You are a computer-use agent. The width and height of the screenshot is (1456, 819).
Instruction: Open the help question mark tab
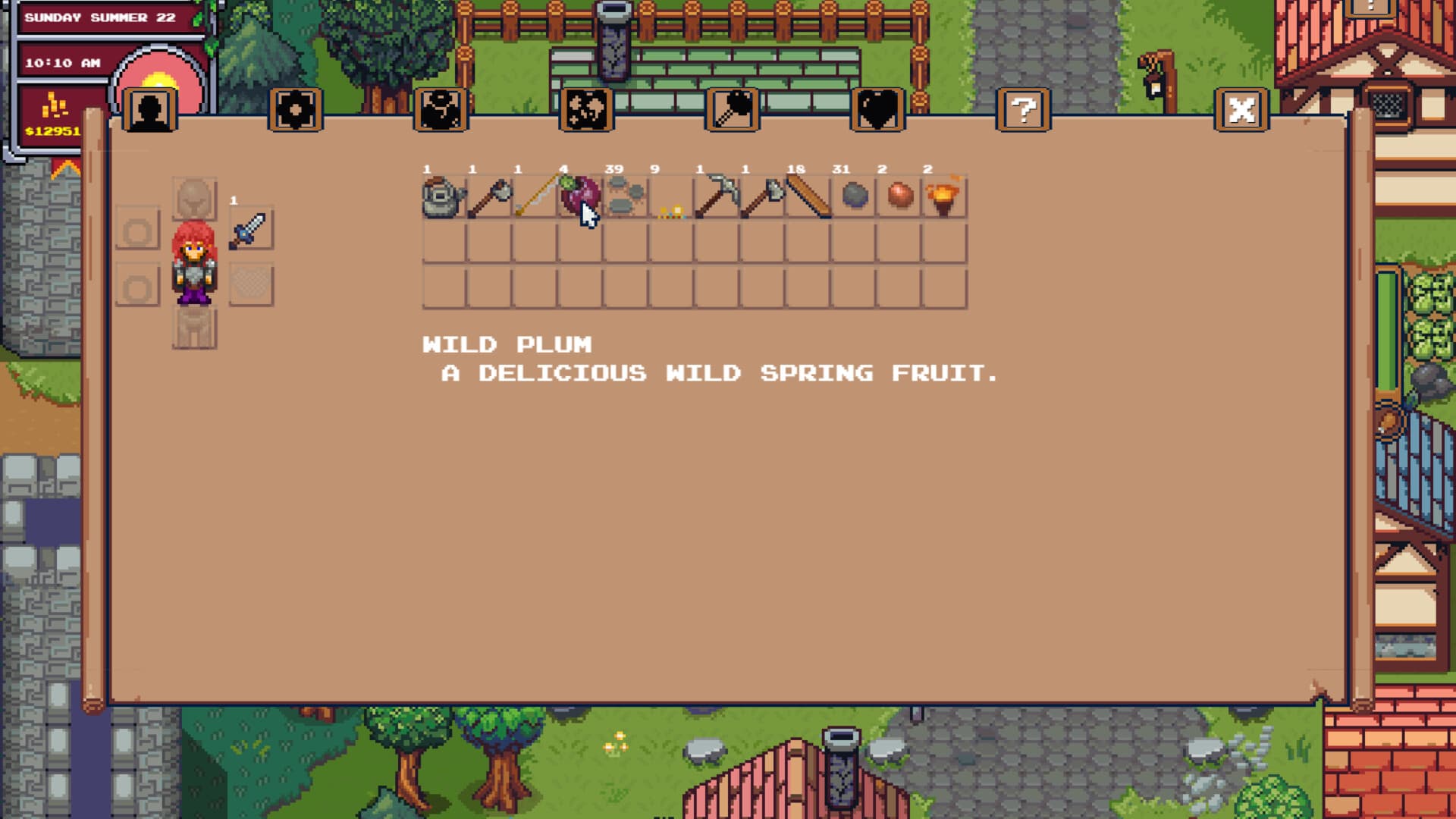pyautogui.click(x=1022, y=110)
